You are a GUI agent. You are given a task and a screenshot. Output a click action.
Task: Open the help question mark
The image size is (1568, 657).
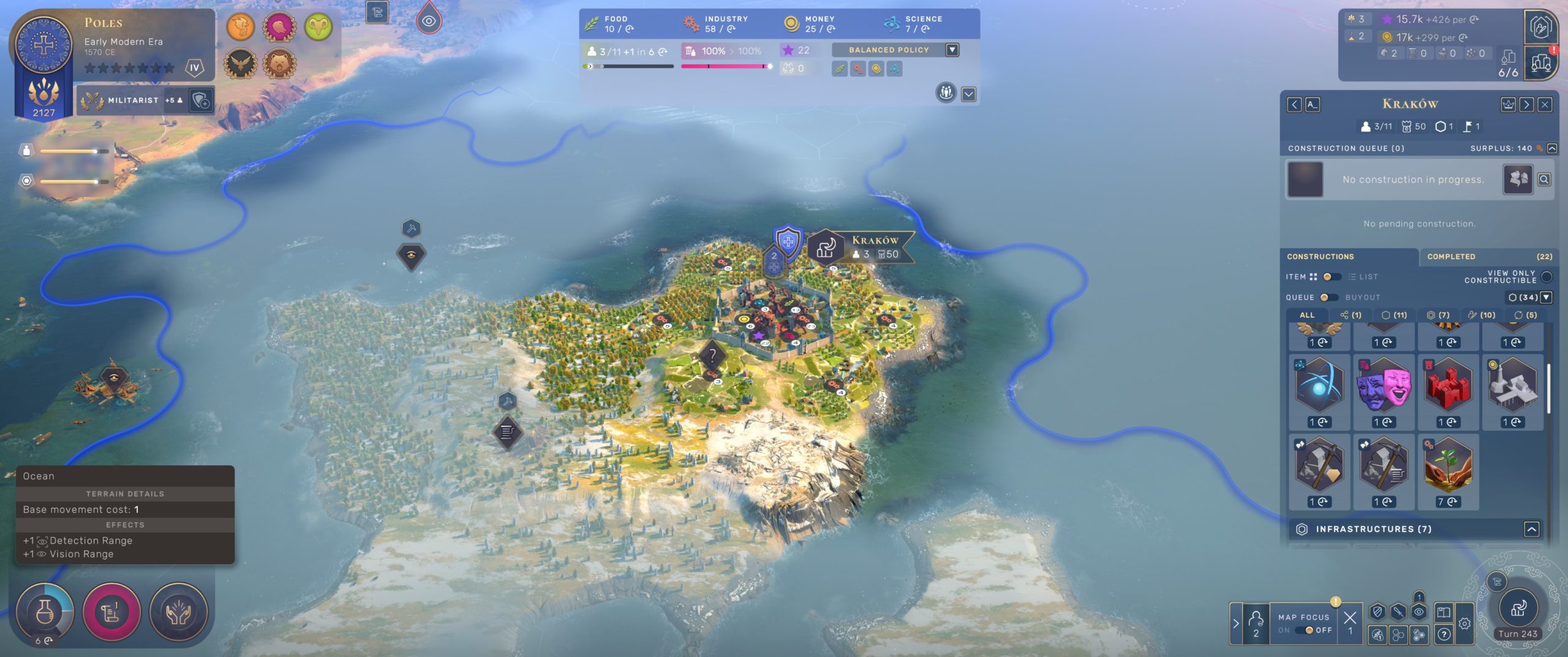[1444, 634]
